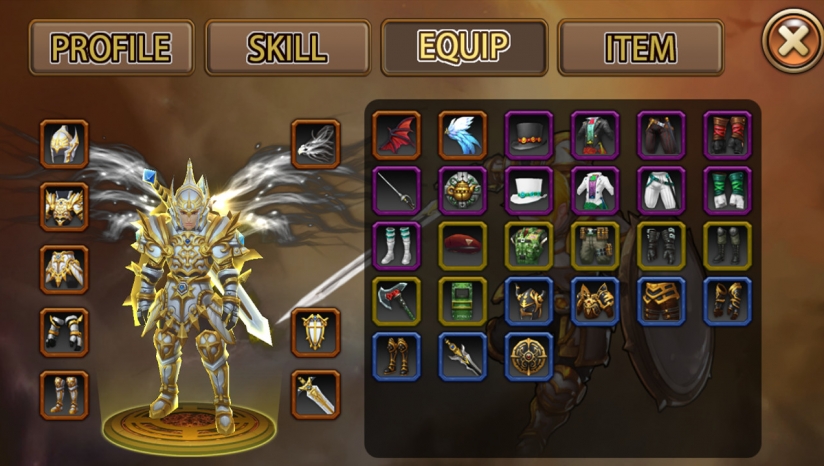Select the equipped golden sword slot

316,394
